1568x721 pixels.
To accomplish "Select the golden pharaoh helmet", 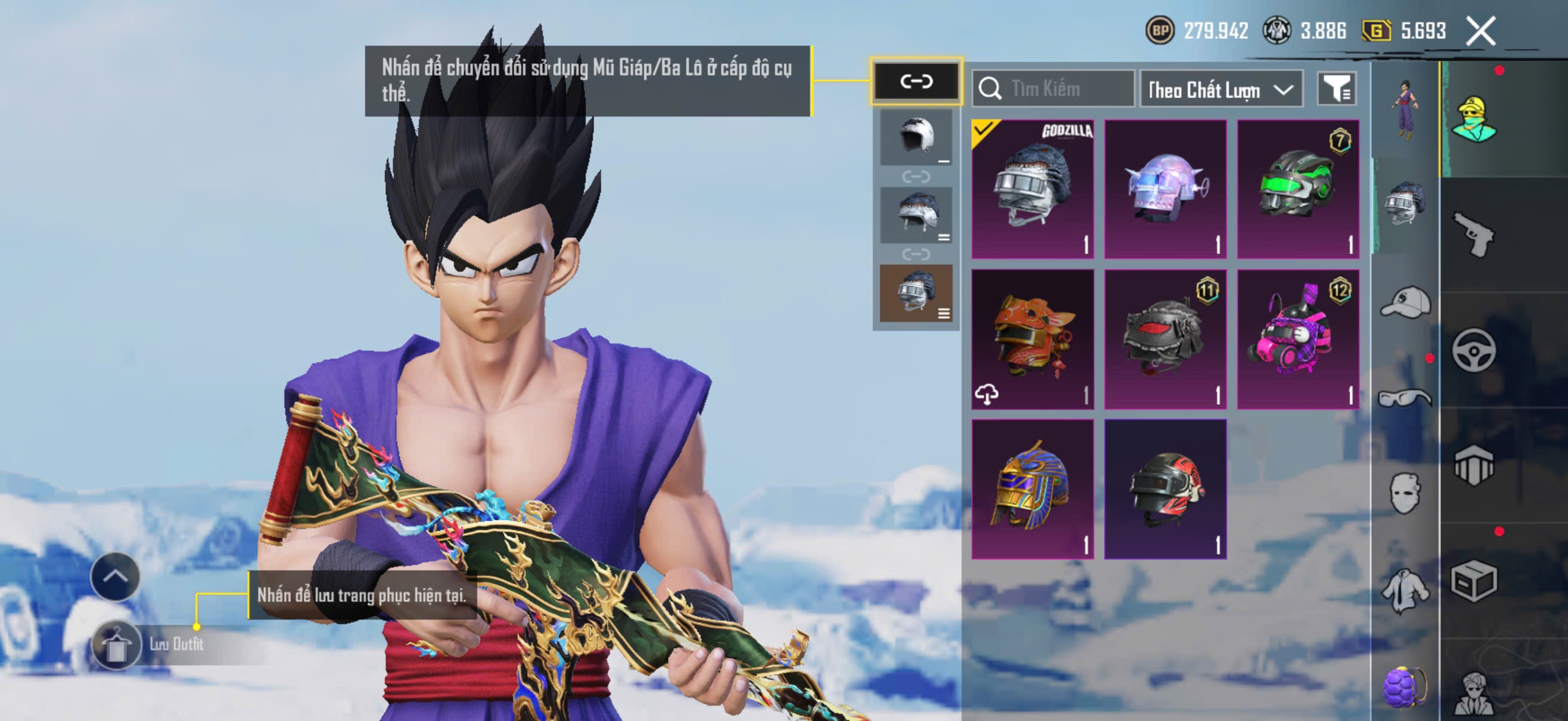I will click(1032, 489).
